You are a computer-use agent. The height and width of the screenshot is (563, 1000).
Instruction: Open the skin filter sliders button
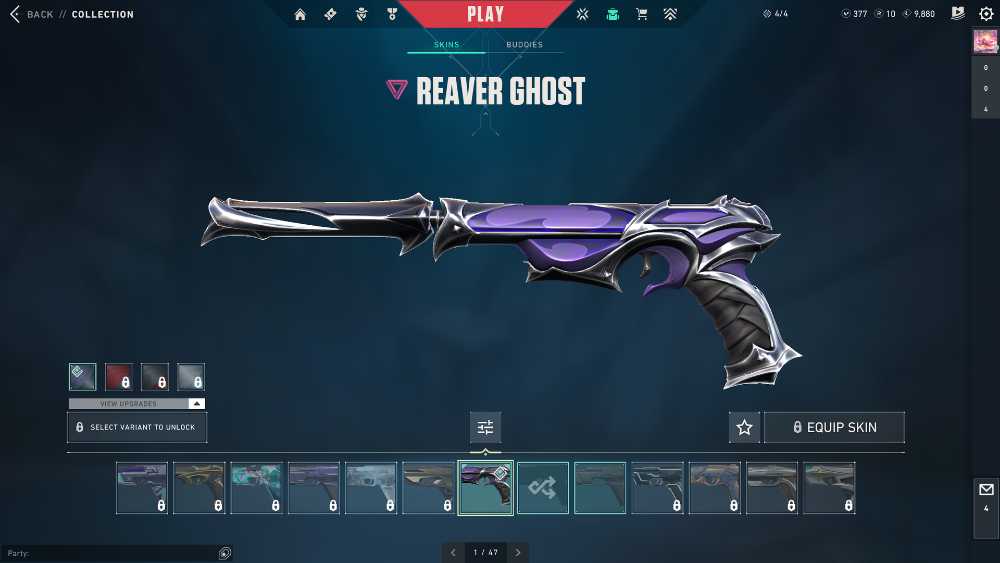[x=486, y=427]
